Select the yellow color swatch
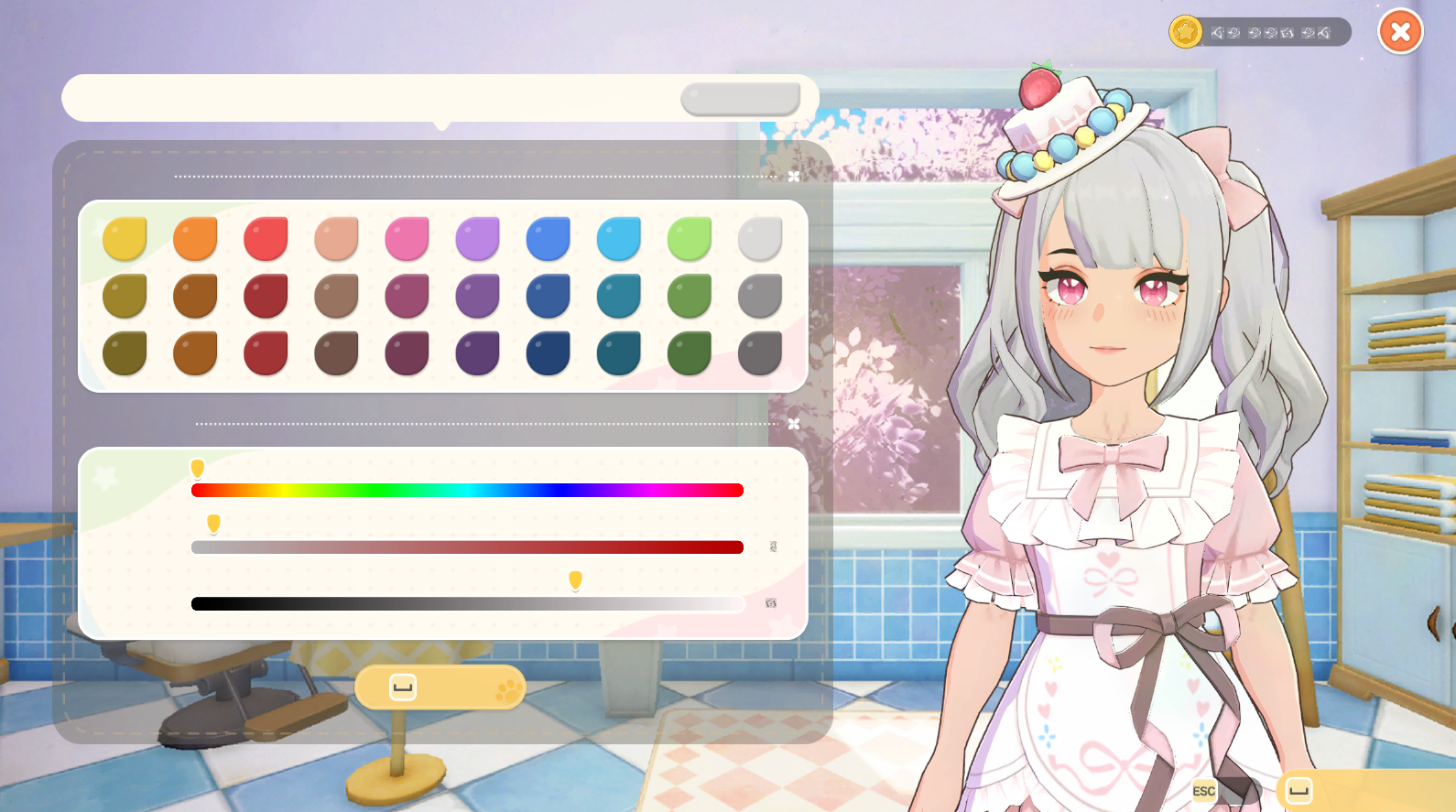1456x812 pixels. (x=125, y=238)
